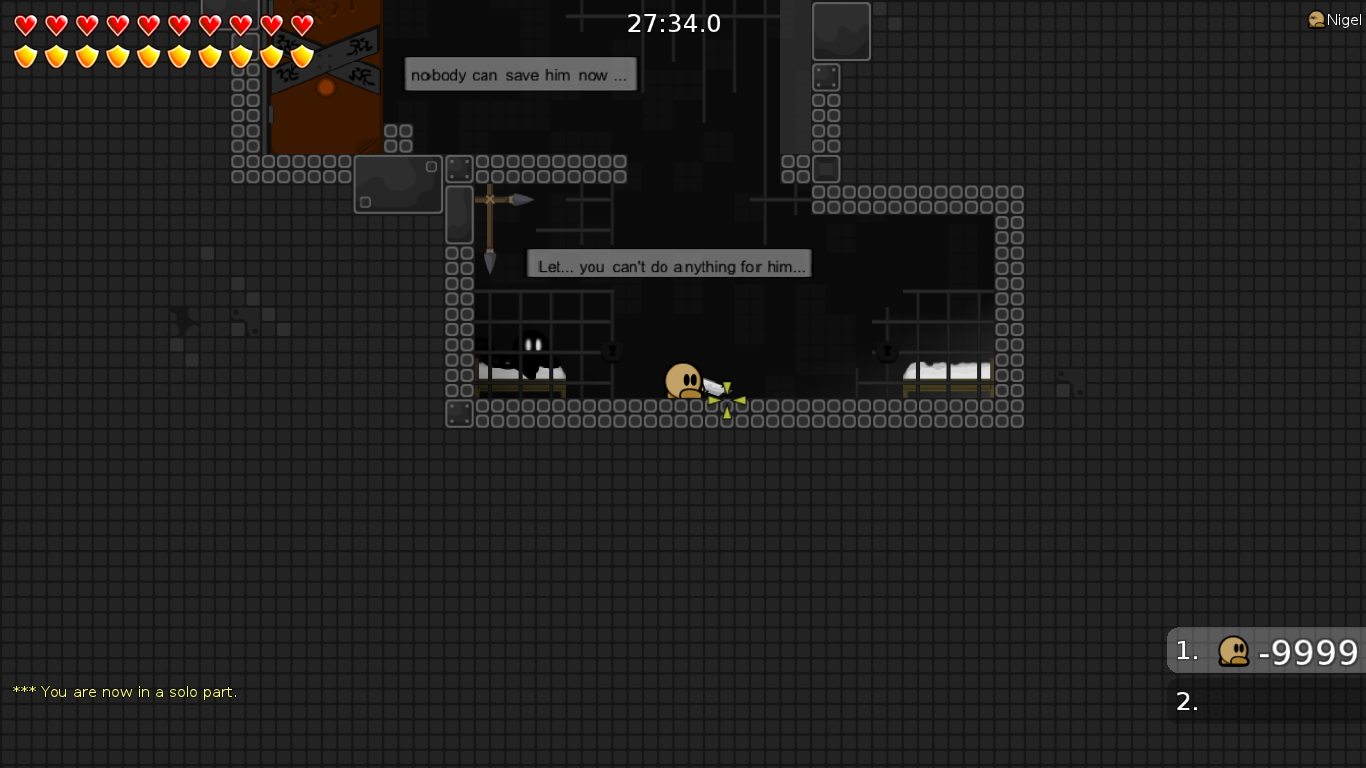
Task: Click the 'You are now in a solo part' message
Action: tap(124, 691)
